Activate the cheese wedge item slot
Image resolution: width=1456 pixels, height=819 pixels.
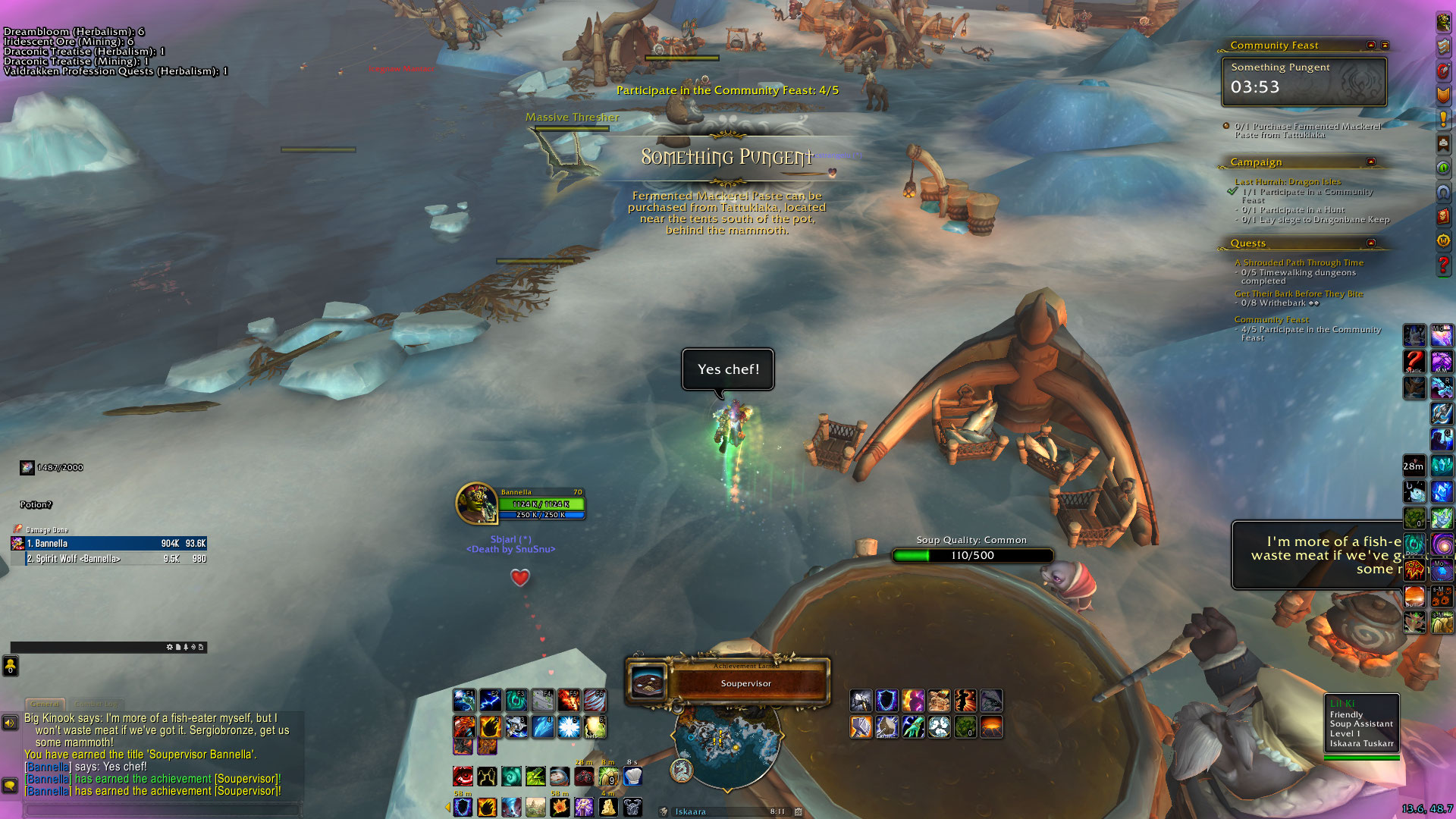608,807
